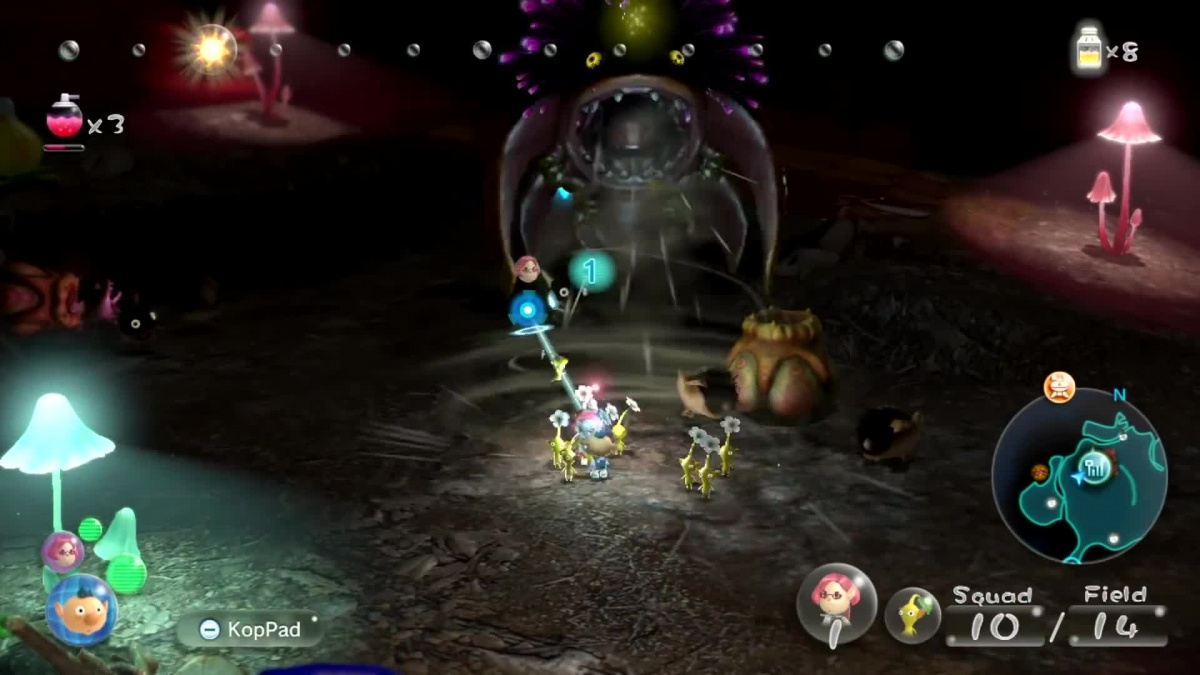Open the KopPad
This screenshot has height=675, width=1200.
pos(250,630)
